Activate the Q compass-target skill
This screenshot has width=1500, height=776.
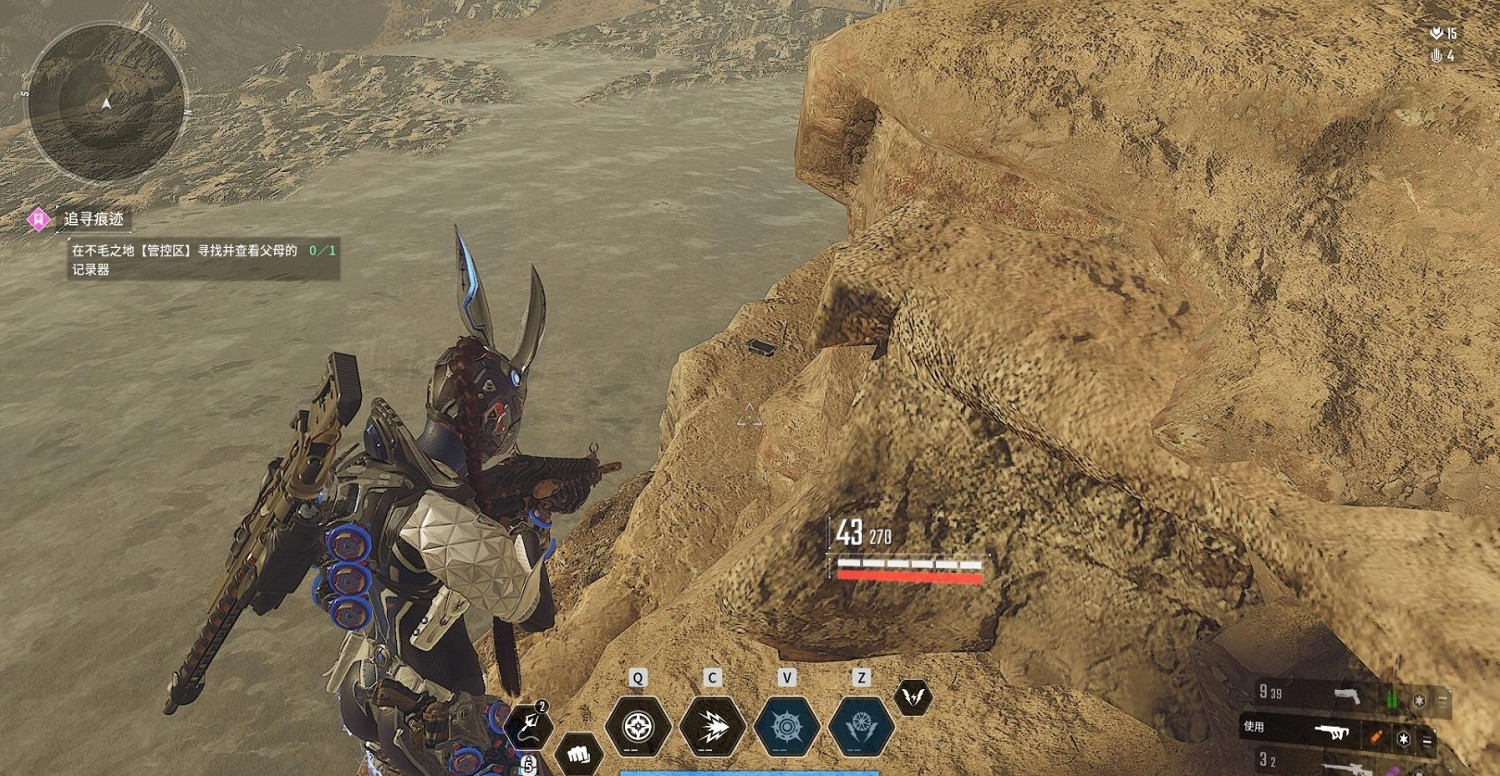tap(638, 726)
